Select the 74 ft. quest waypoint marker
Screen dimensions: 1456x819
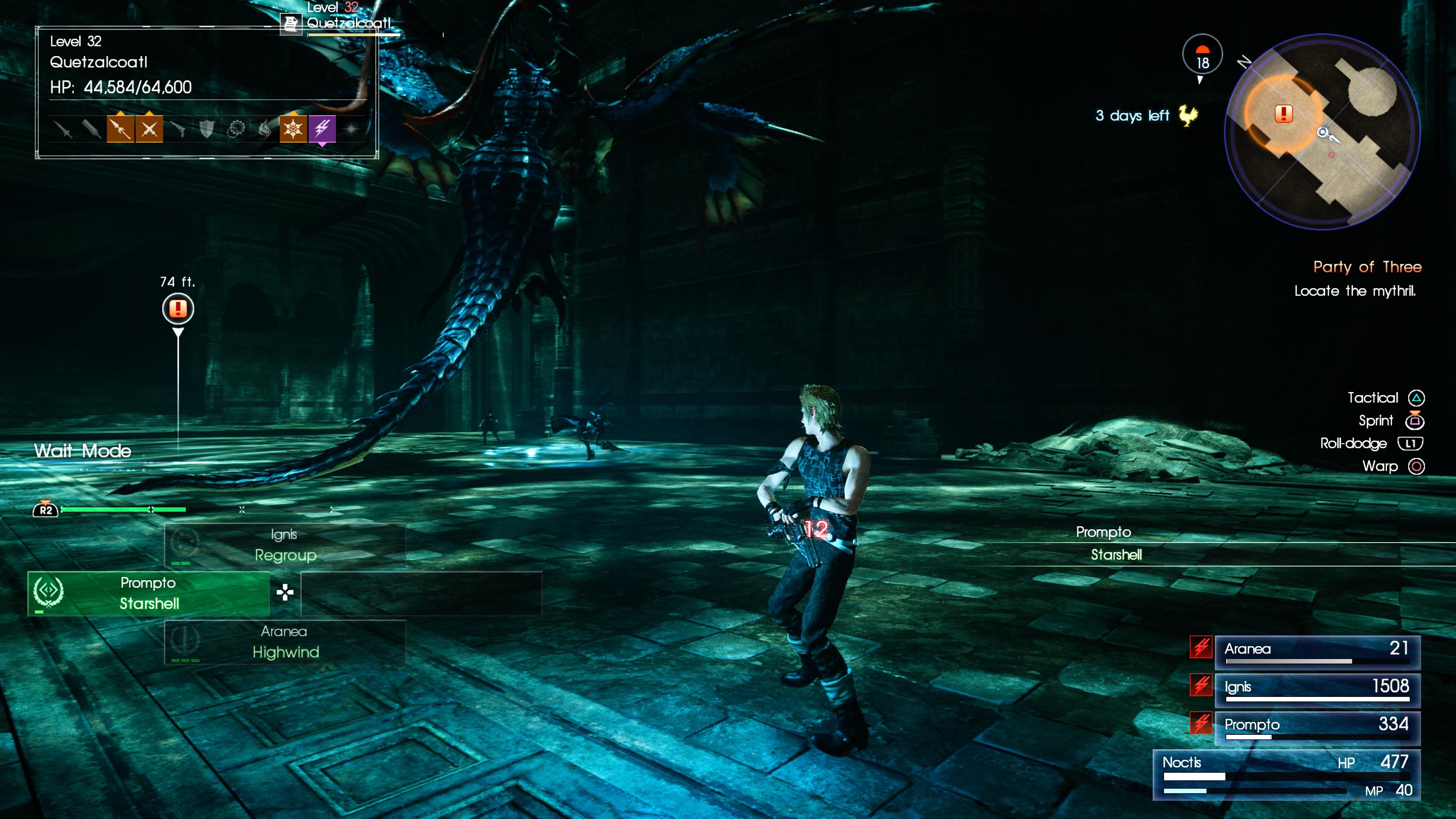178,309
